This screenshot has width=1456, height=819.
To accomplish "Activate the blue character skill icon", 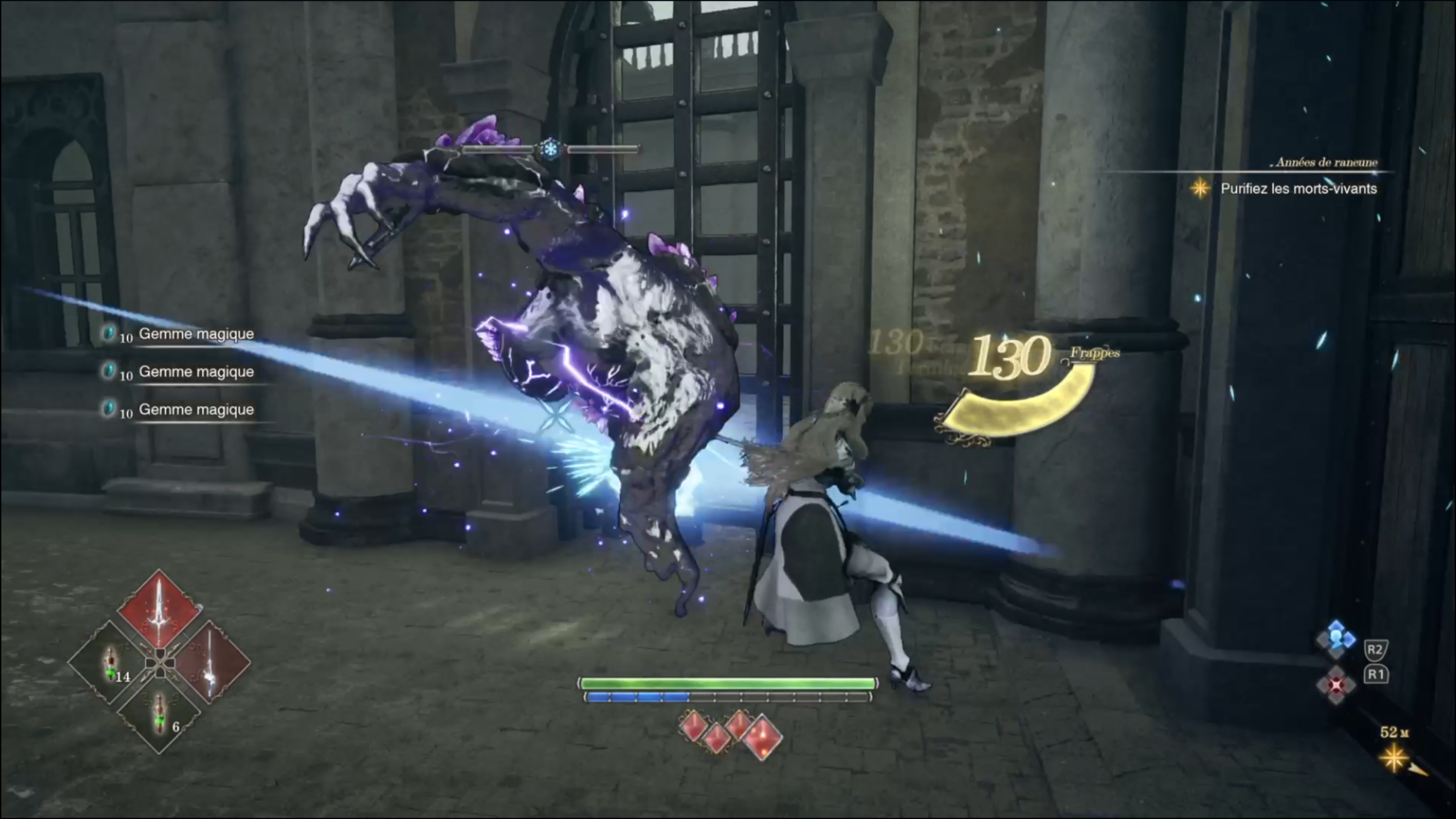I will pyautogui.click(x=1336, y=639).
